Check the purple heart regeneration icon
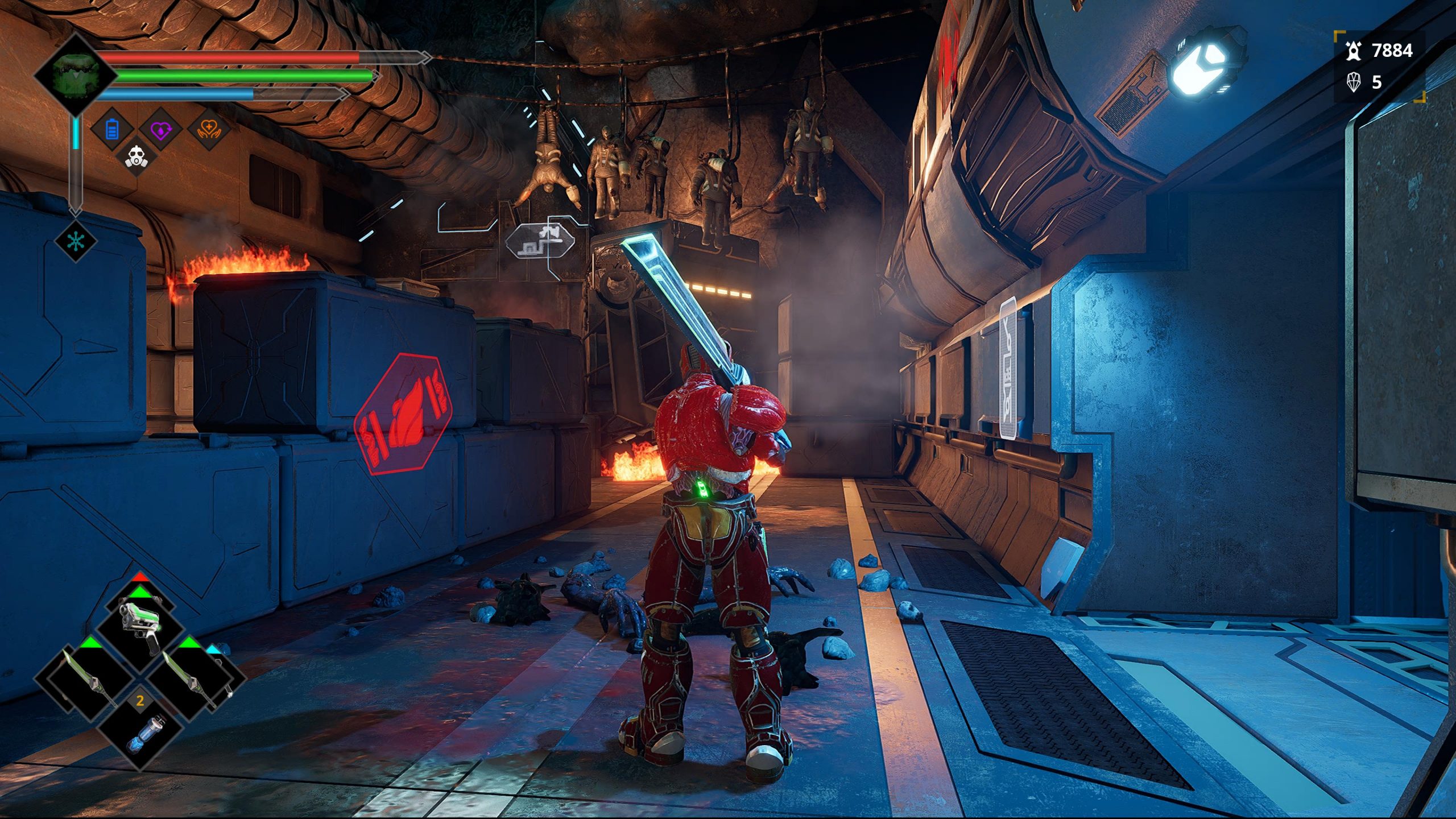The width and height of the screenshot is (1456, 819). 161,130
